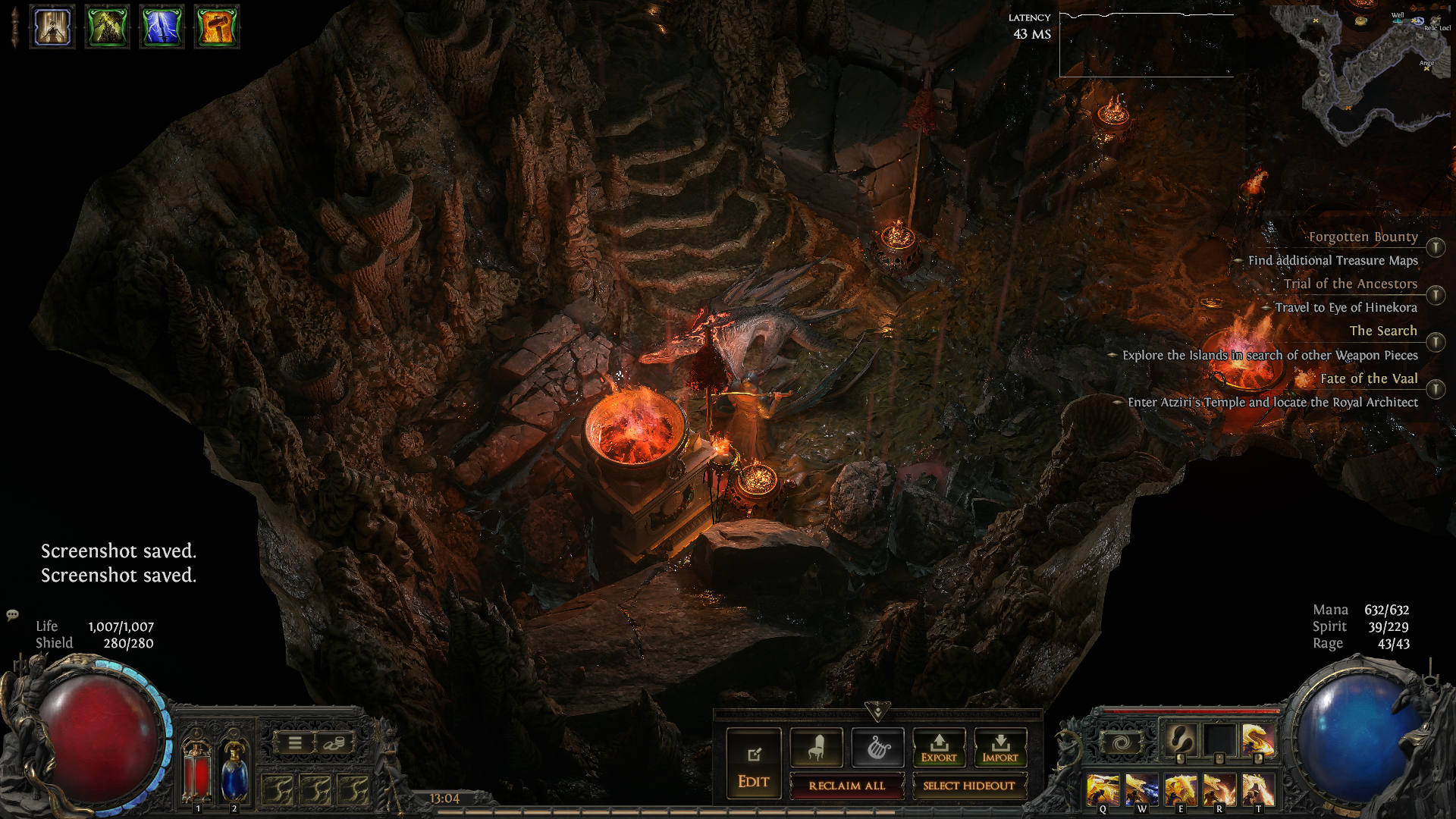Click Reclaim All decorations
The width and height of the screenshot is (1456, 819).
click(x=846, y=786)
